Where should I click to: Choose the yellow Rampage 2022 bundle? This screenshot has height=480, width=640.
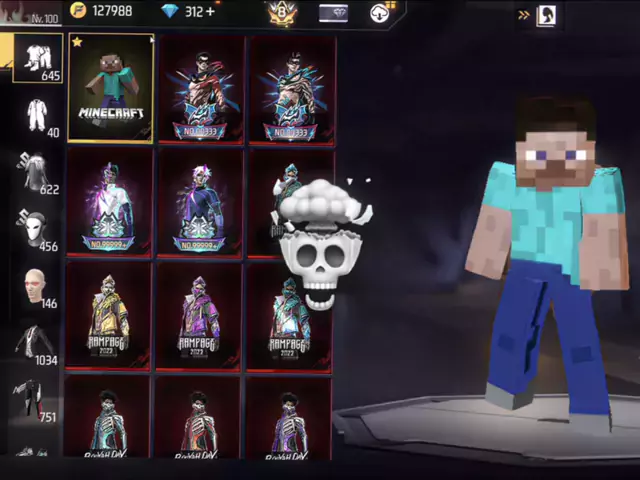[x=108, y=315]
